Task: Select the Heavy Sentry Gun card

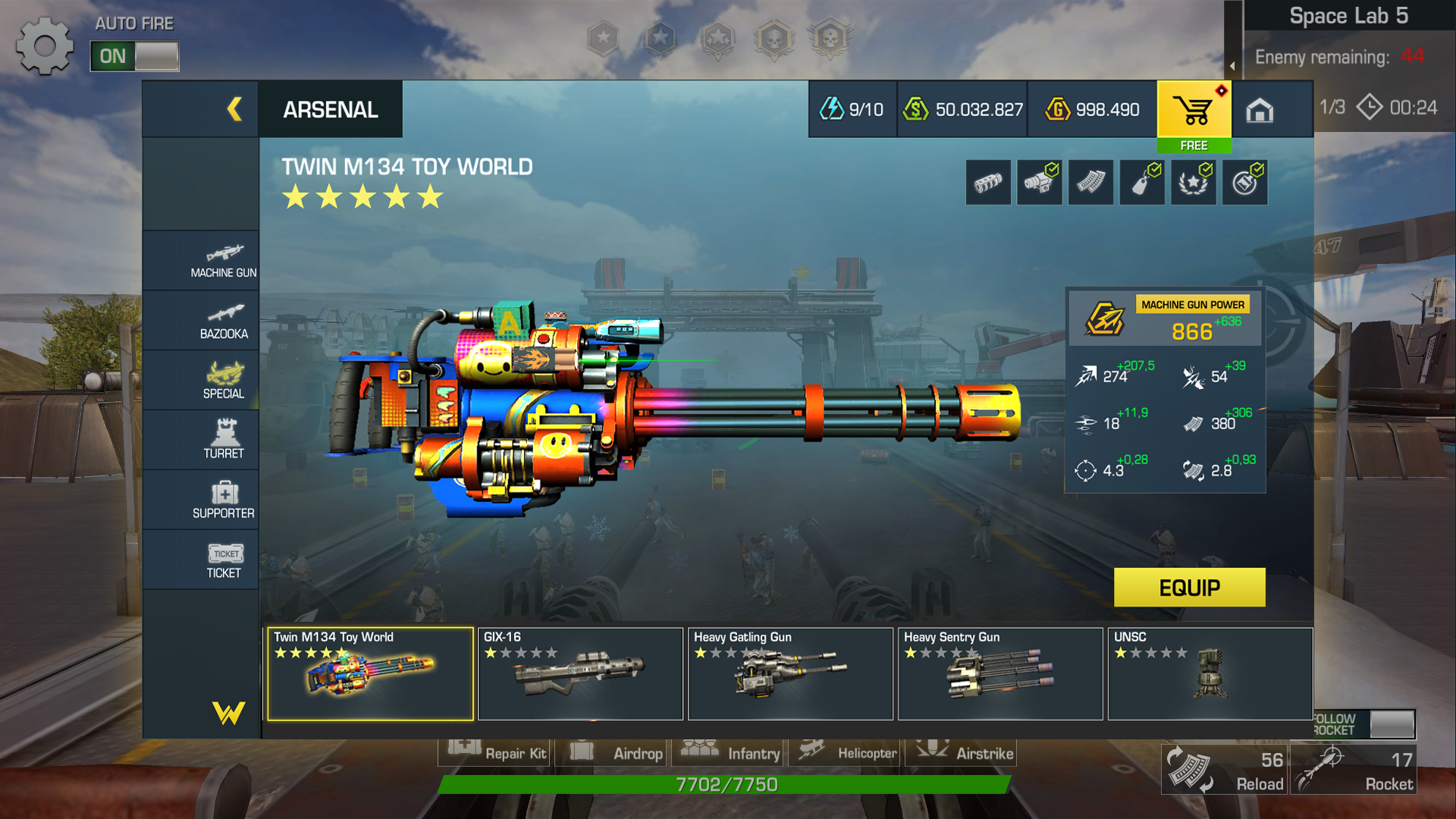Action: point(1000,673)
